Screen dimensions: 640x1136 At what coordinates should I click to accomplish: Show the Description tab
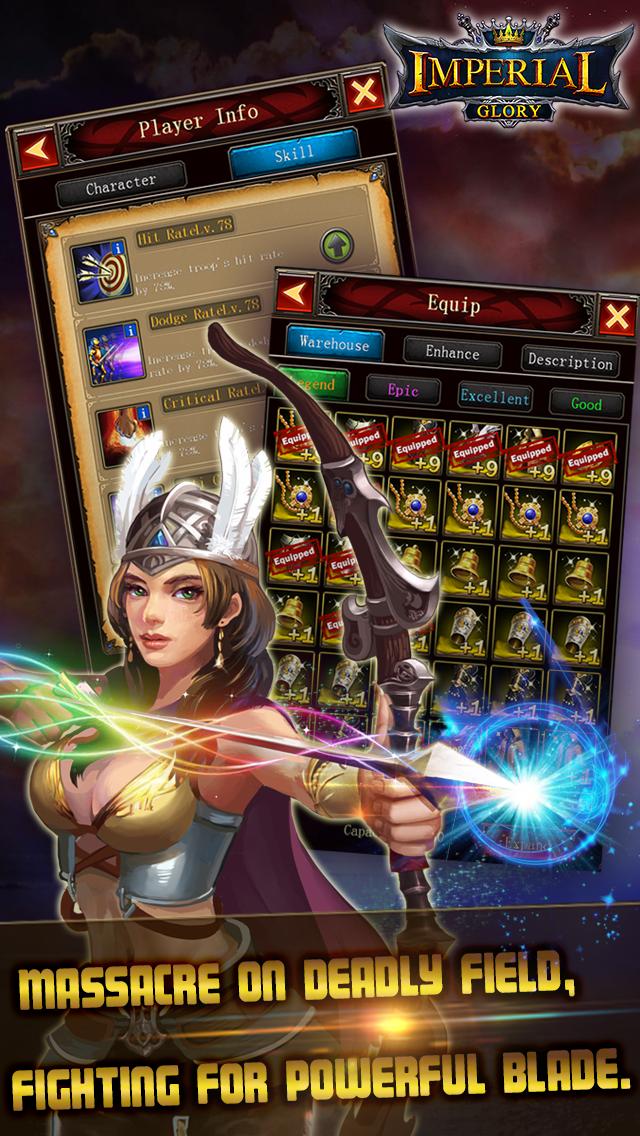[569, 361]
